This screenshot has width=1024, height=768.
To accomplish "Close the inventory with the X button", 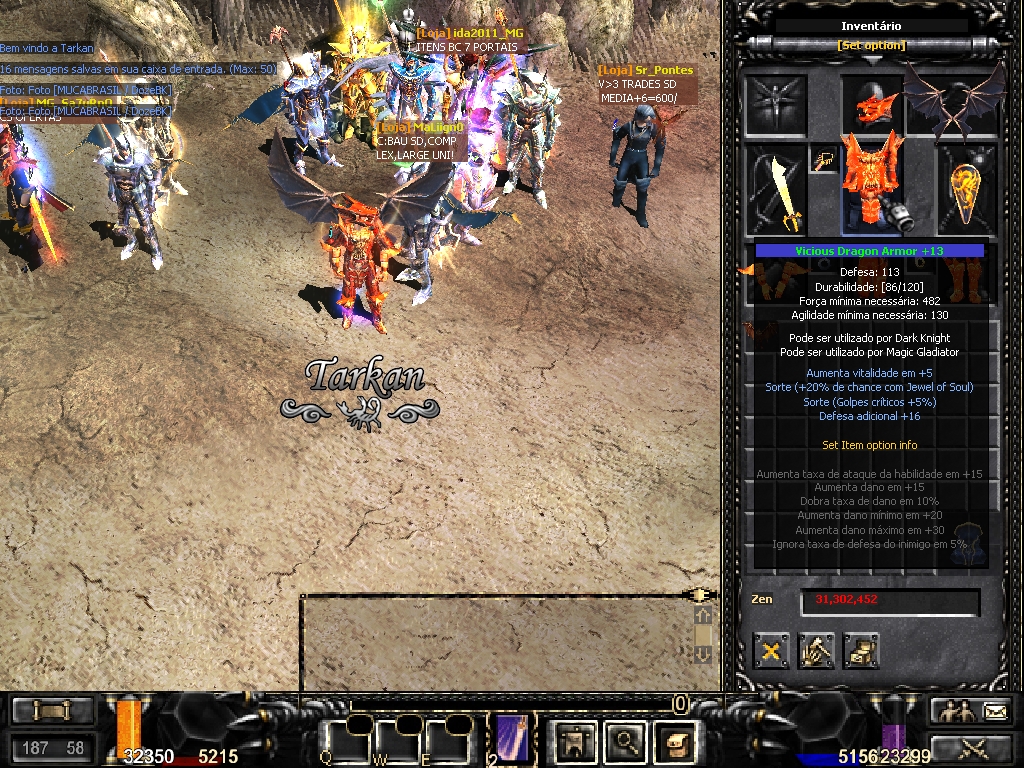I will pos(772,652).
